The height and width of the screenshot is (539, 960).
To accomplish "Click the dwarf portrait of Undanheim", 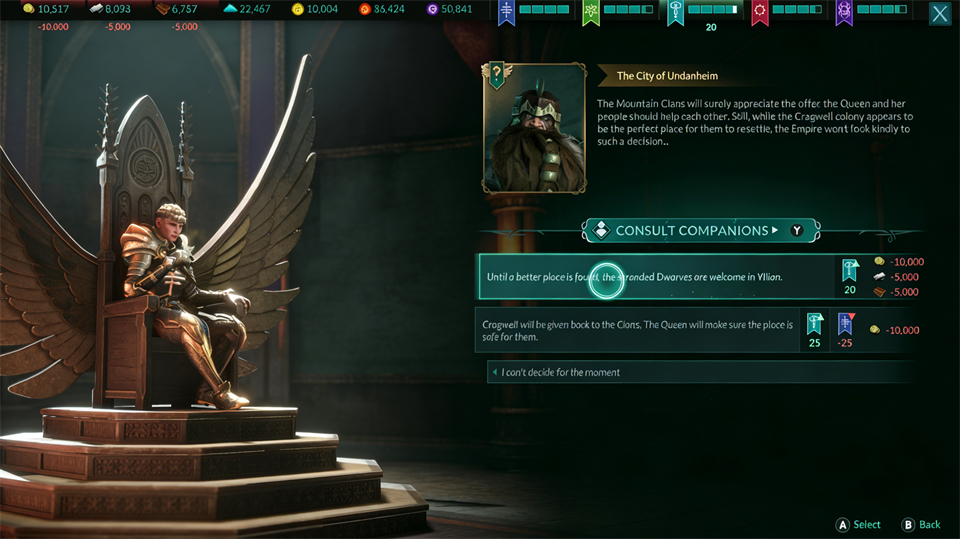I will pos(534,128).
